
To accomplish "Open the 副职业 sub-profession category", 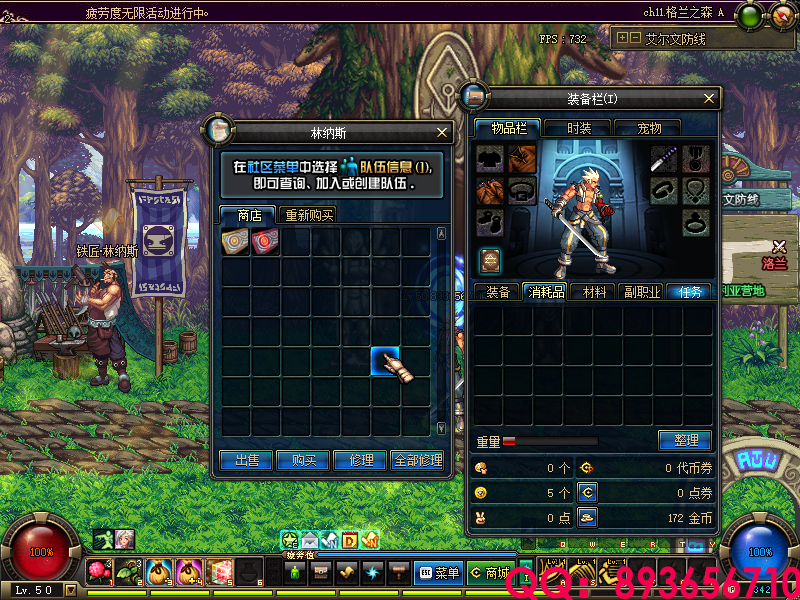I will pyautogui.click(x=641, y=292).
